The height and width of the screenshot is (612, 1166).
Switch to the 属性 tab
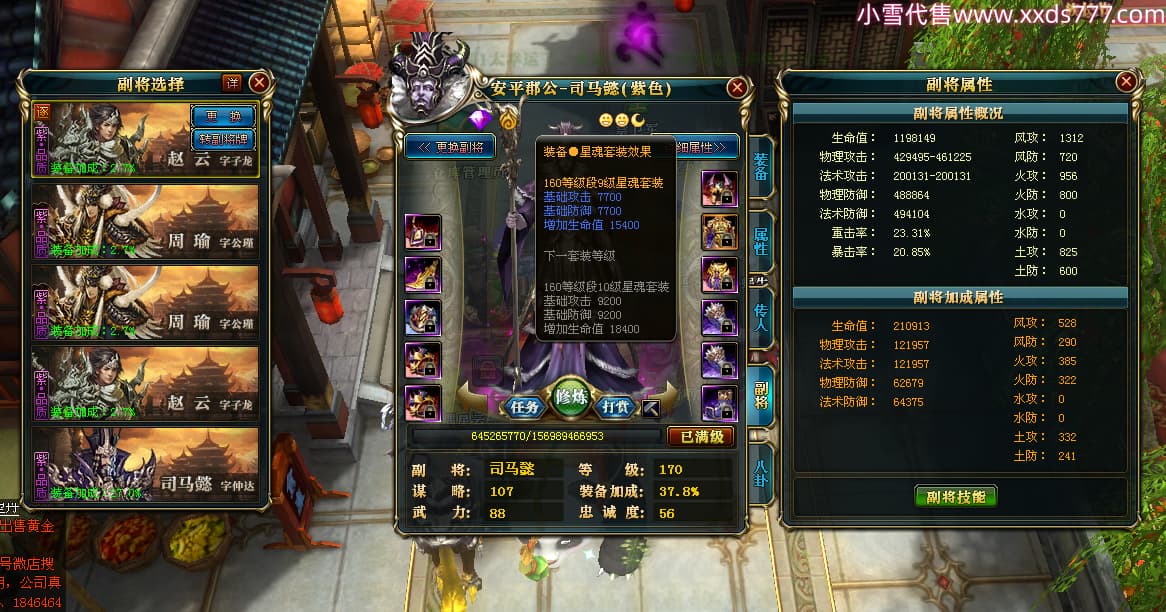point(761,241)
